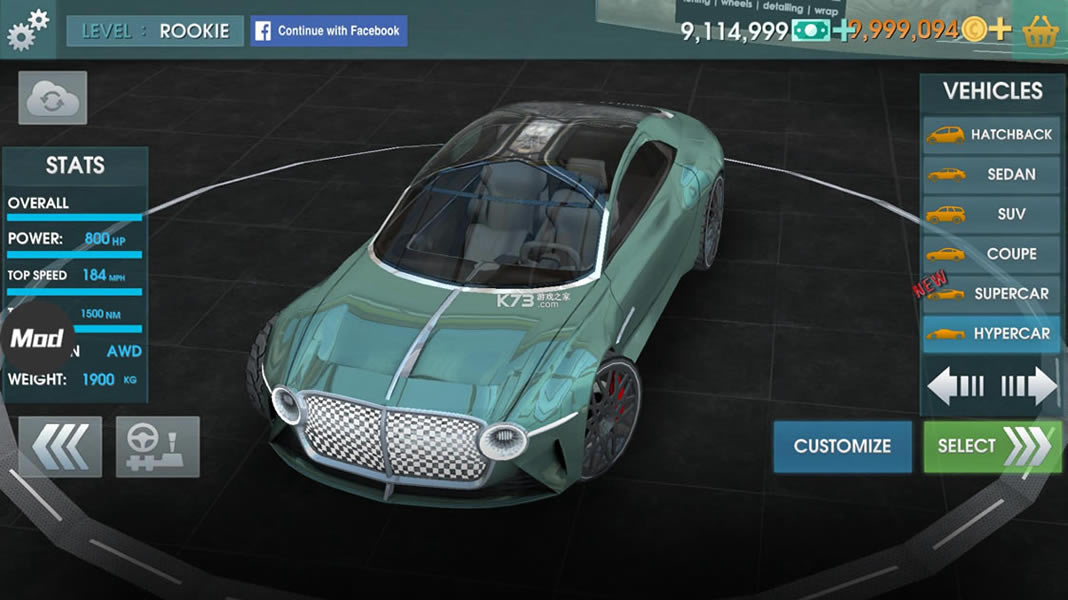1068x600 pixels.
Task: Add more cash with green plus
Action: [x=845, y=30]
